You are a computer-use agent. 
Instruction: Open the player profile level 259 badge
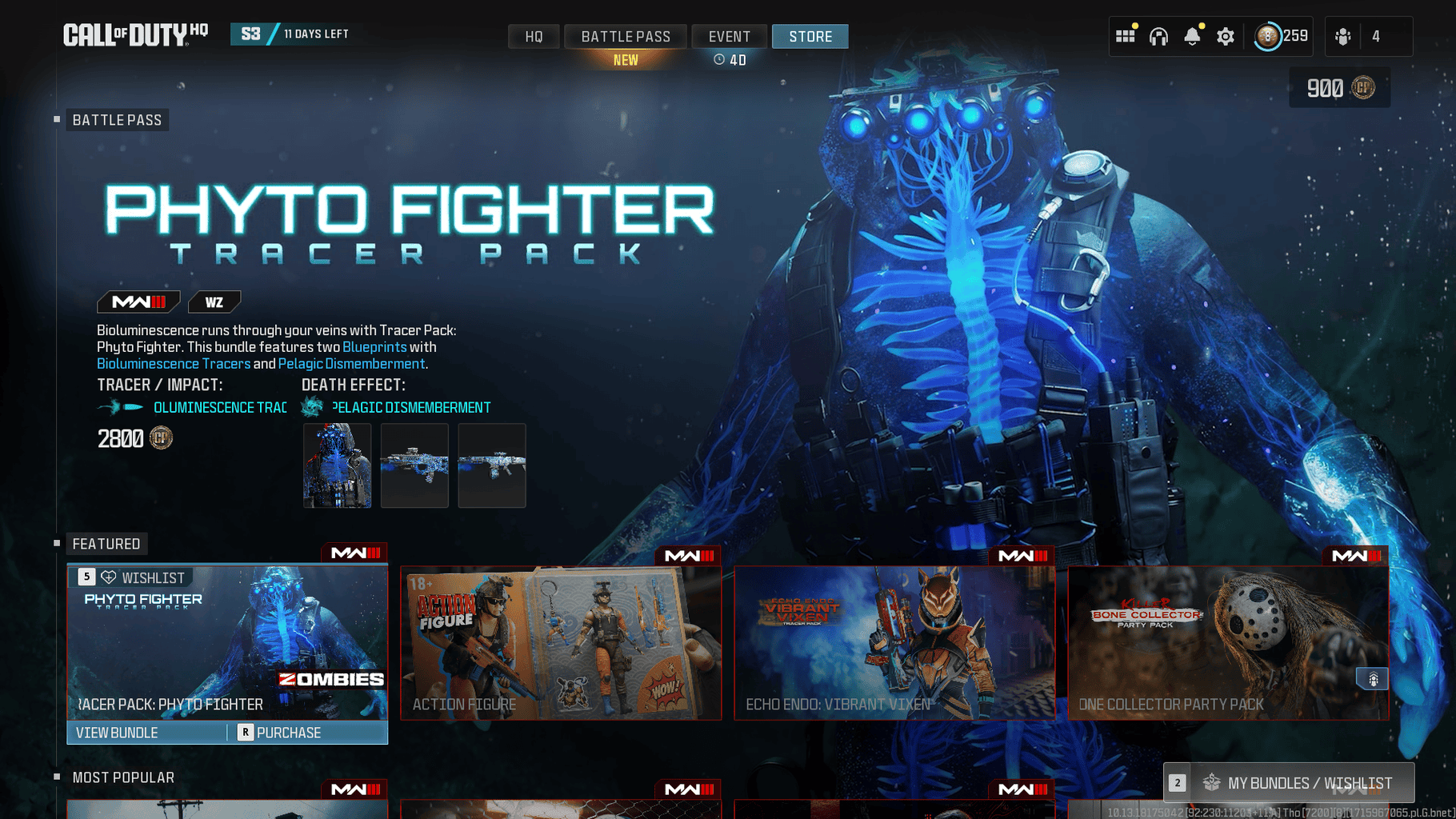click(x=1280, y=36)
